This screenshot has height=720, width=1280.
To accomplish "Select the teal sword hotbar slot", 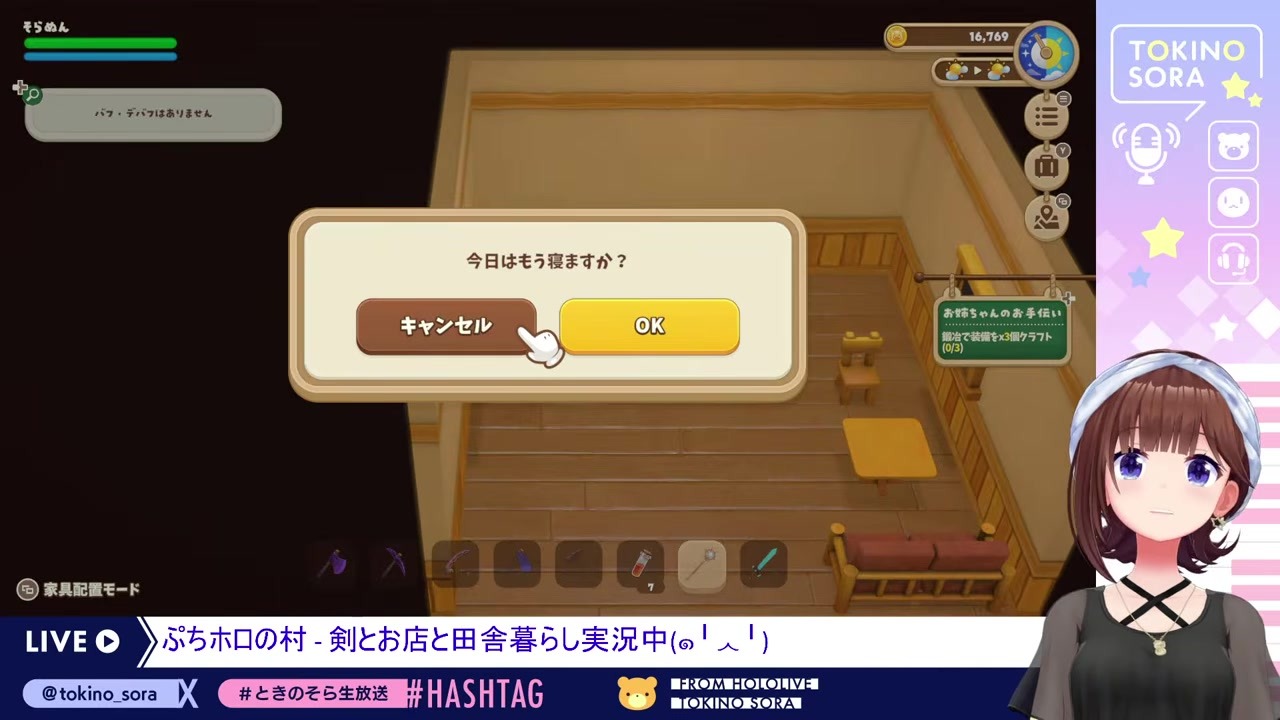I will (762, 563).
